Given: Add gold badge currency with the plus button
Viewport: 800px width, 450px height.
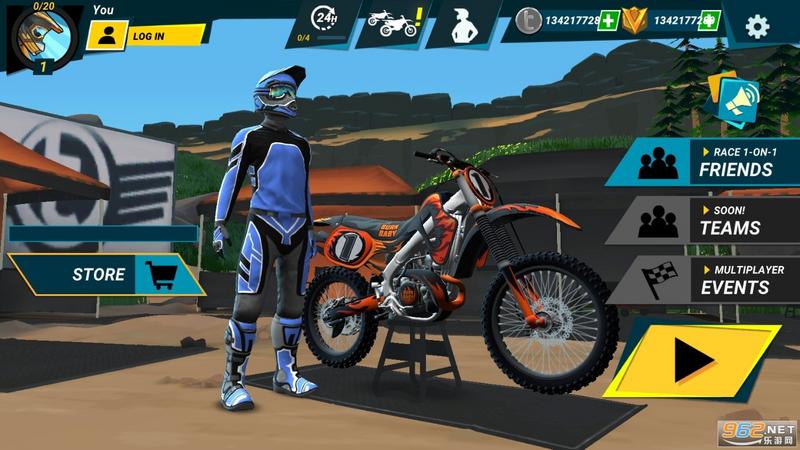Looking at the screenshot, I should (709, 20).
